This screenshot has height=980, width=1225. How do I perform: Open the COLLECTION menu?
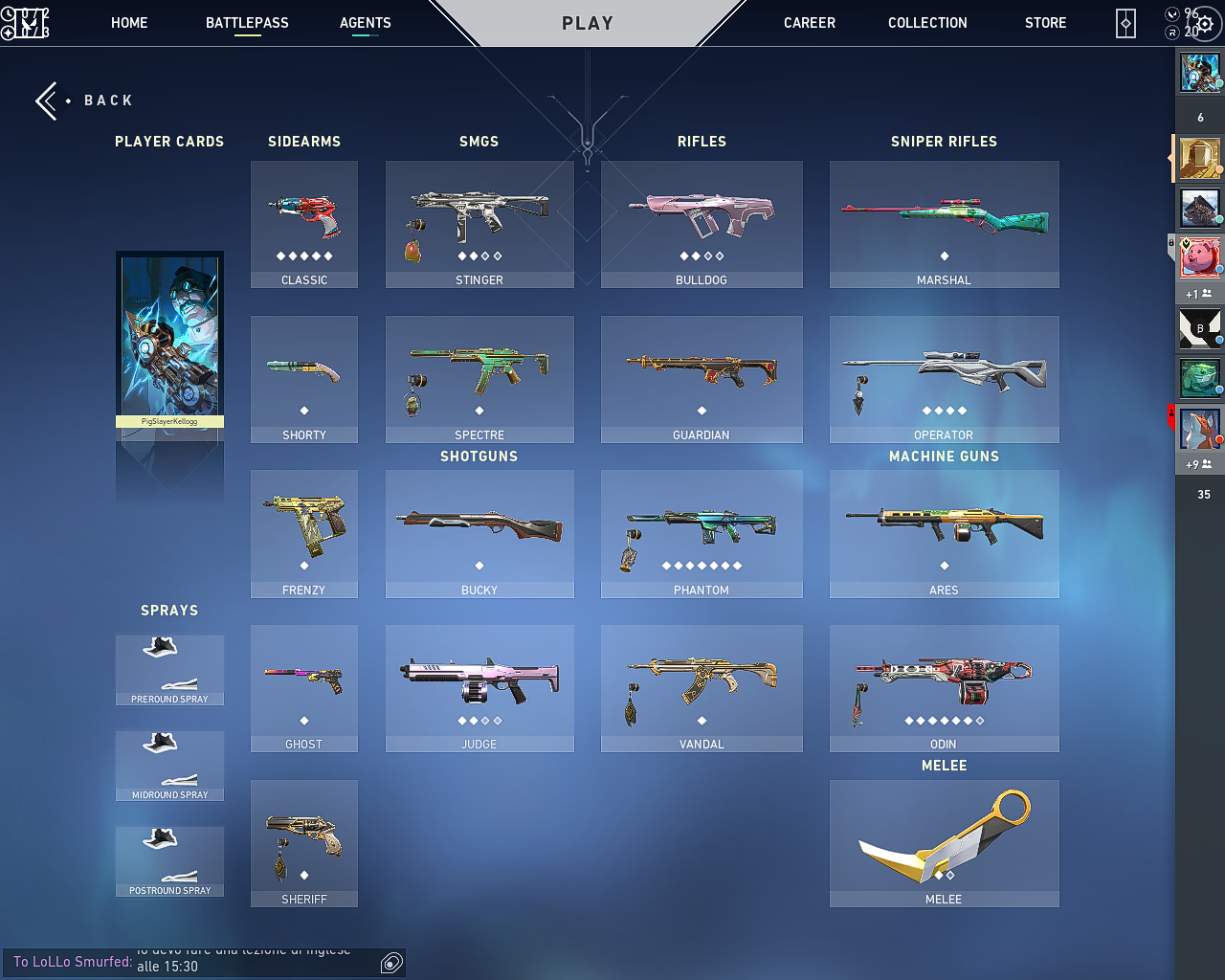click(926, 22)
